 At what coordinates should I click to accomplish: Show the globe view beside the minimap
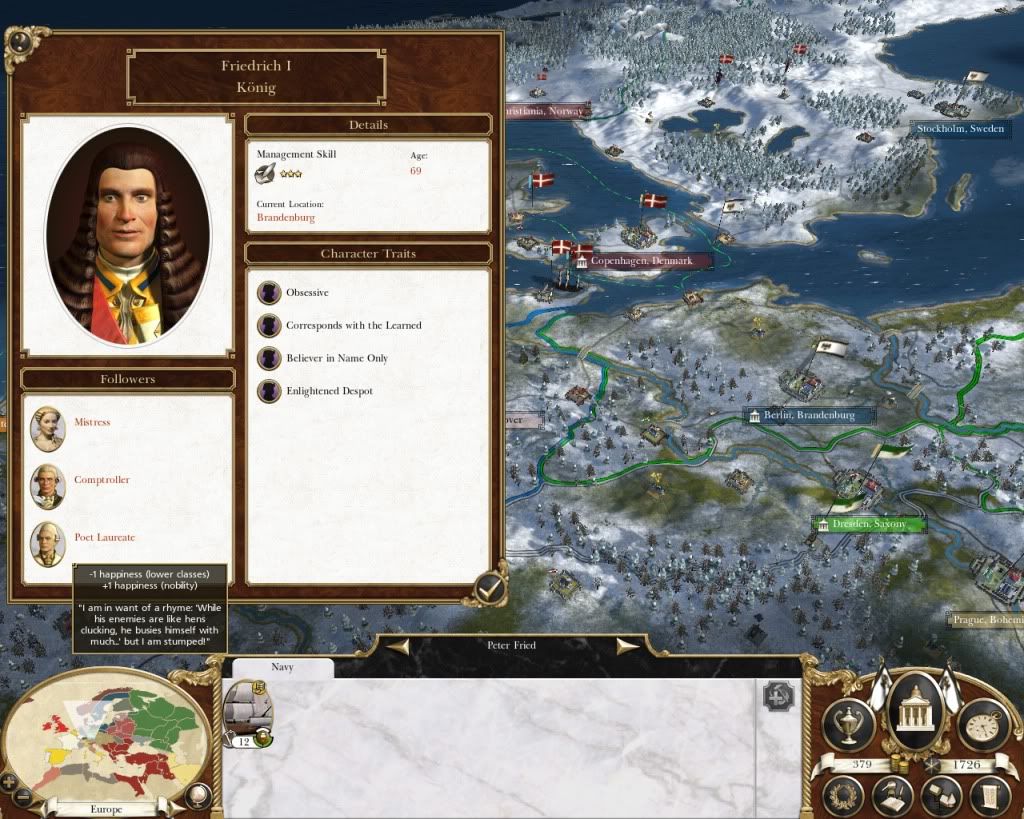coord(197,797)
